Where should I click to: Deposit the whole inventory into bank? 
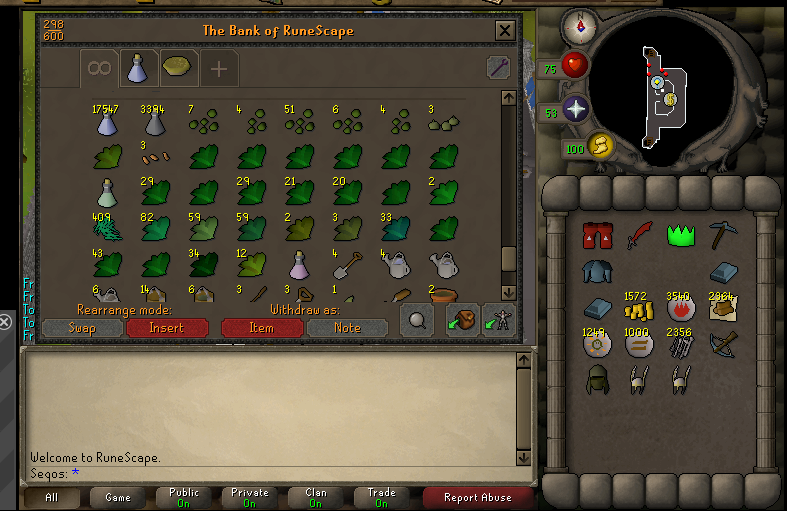[x=462, y=320]
